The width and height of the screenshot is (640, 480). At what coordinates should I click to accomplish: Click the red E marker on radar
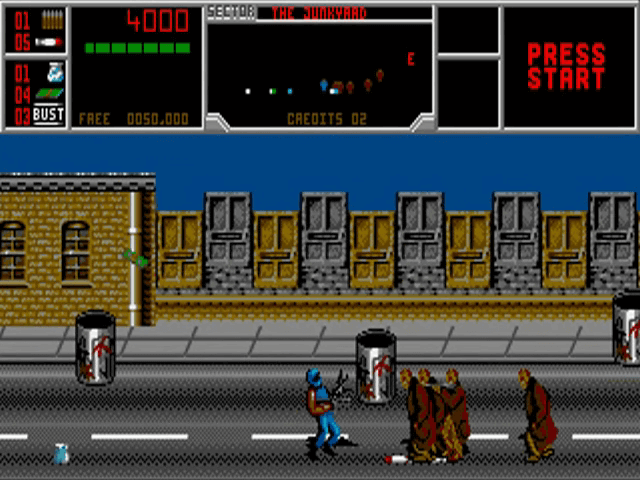pos(410,59)
